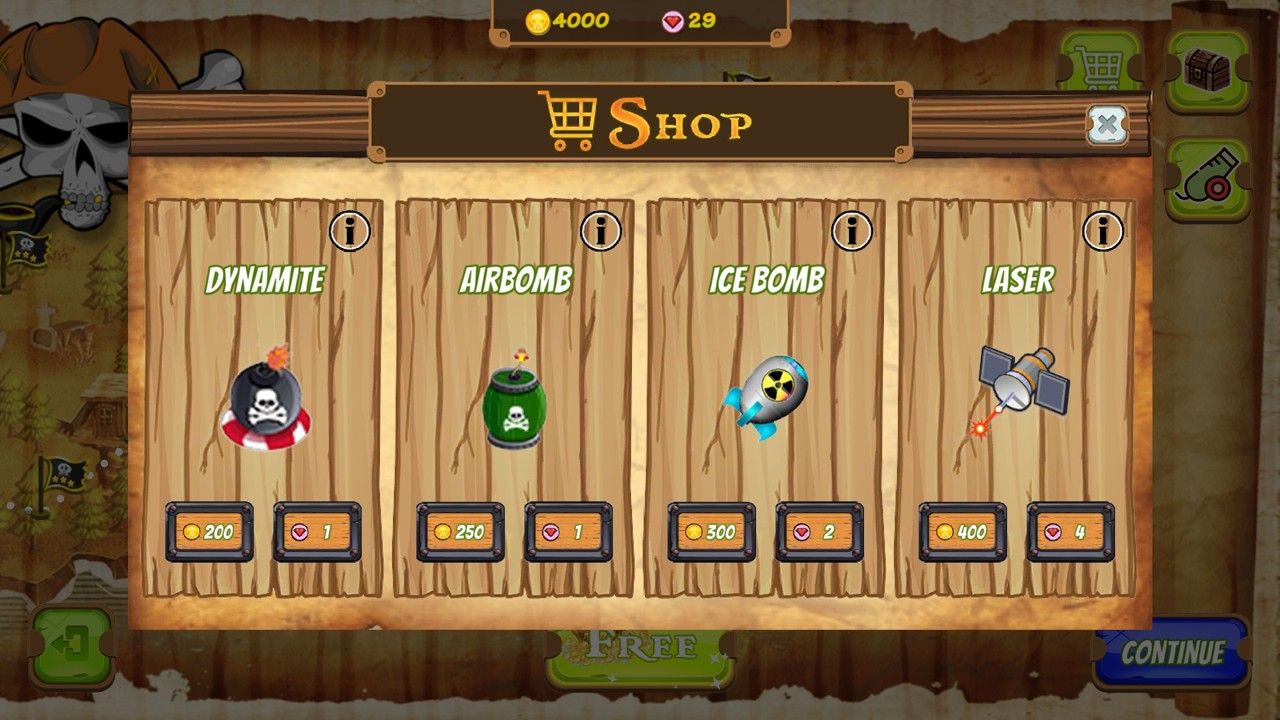Buy Ice Bomb for 300 coins

[711, 532]
